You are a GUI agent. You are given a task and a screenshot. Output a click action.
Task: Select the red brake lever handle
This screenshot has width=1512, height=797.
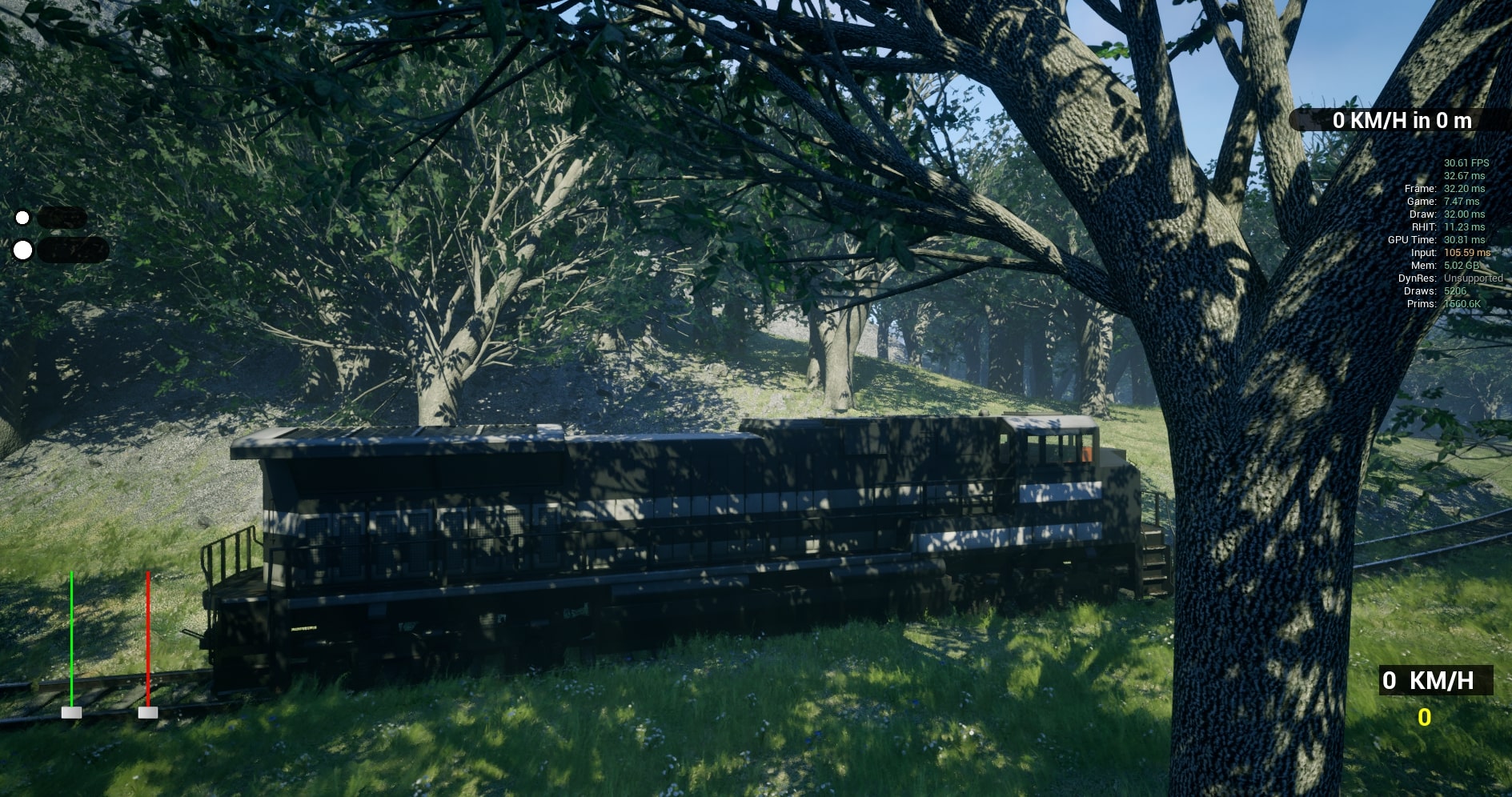[149, 711]
